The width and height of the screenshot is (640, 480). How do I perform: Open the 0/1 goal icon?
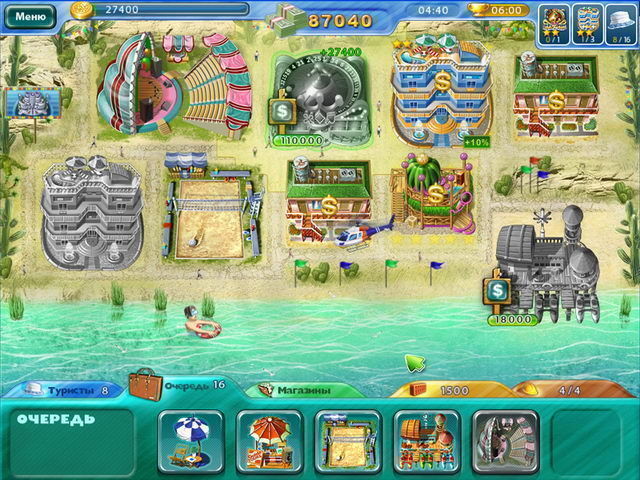pos(555,22)
